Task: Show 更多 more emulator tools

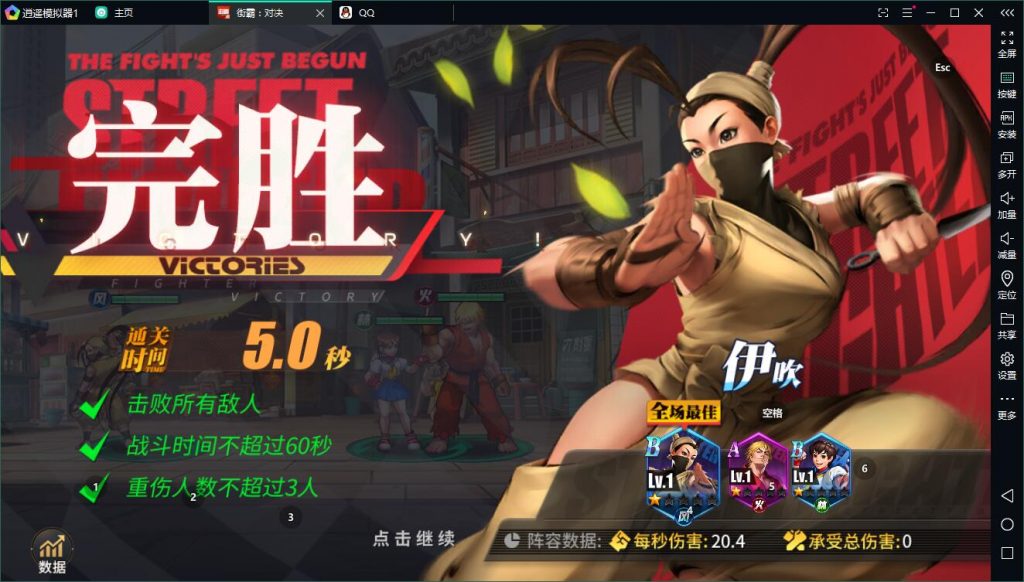Action: [x=1007, y=405]
